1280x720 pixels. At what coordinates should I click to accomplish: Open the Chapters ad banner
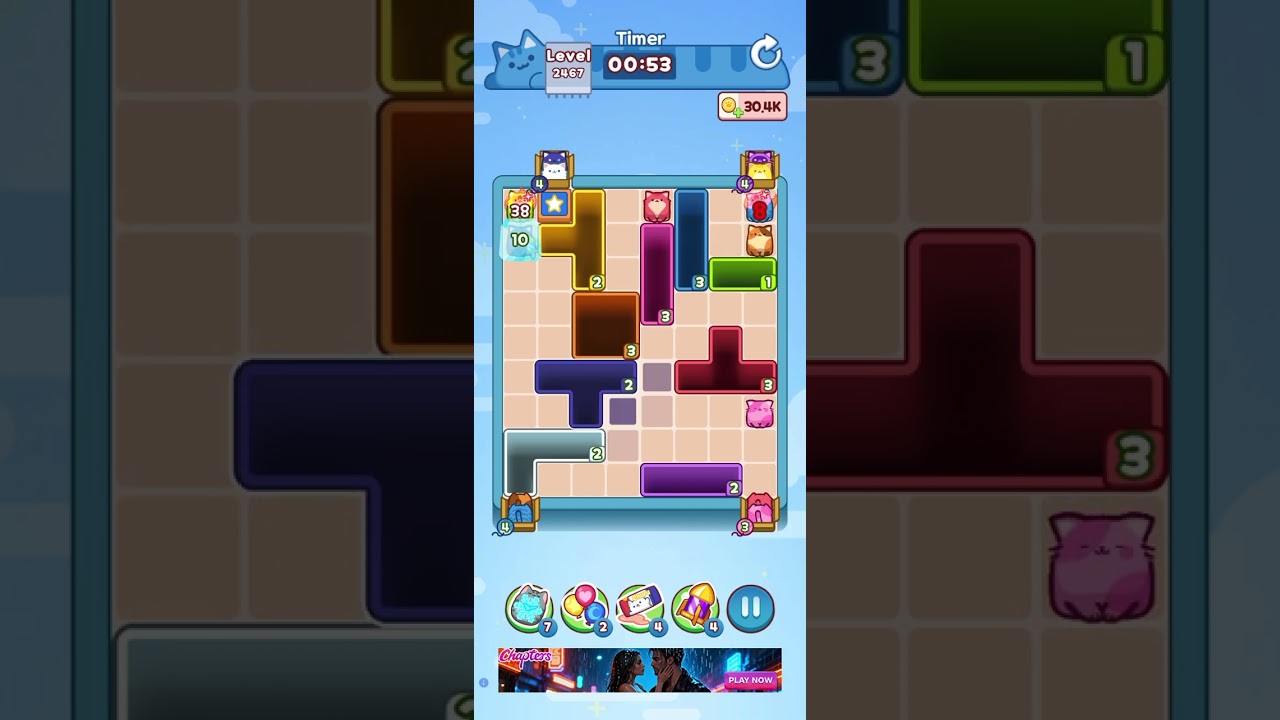640,668
